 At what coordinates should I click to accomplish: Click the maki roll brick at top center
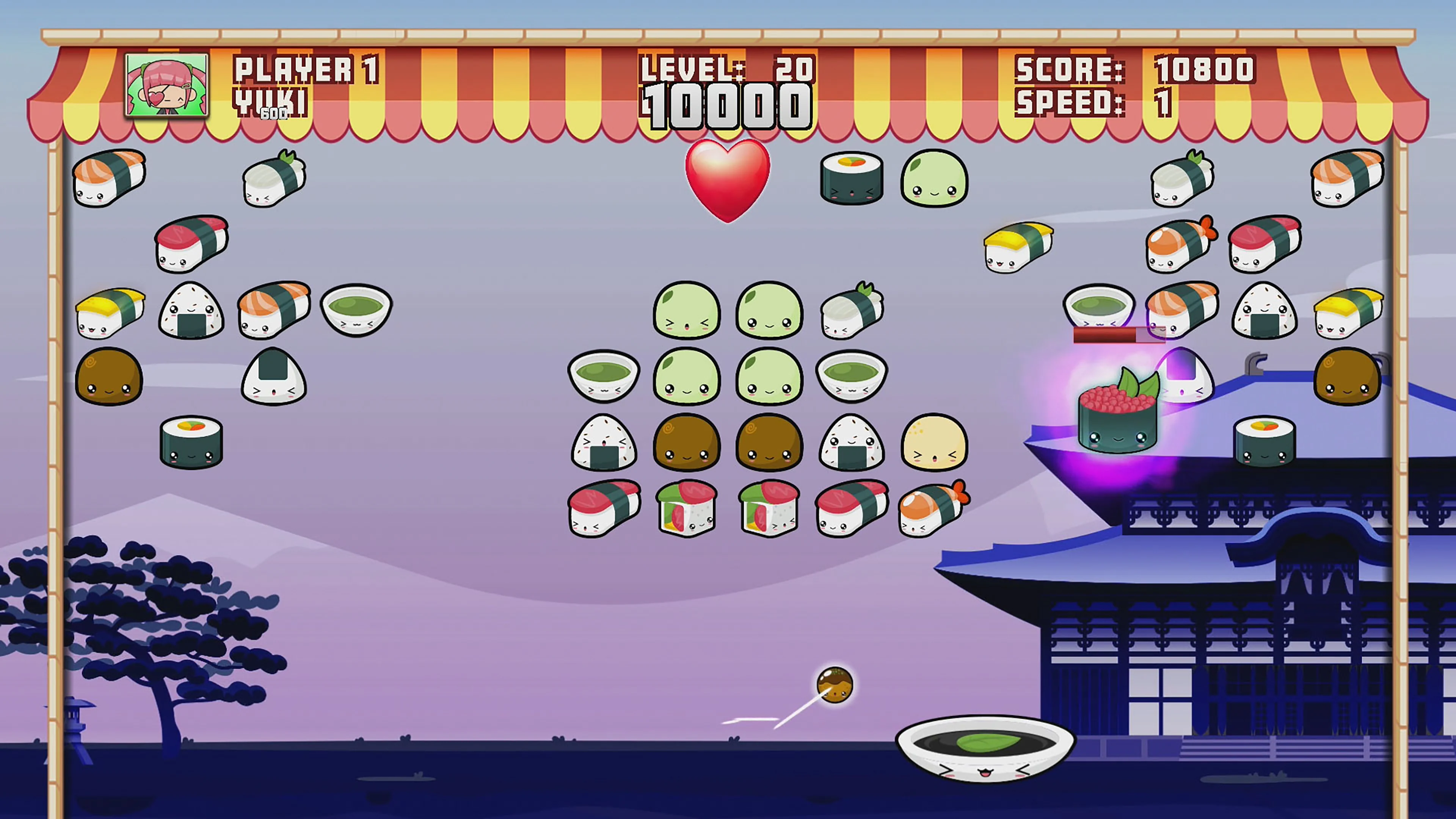(850, 178)
